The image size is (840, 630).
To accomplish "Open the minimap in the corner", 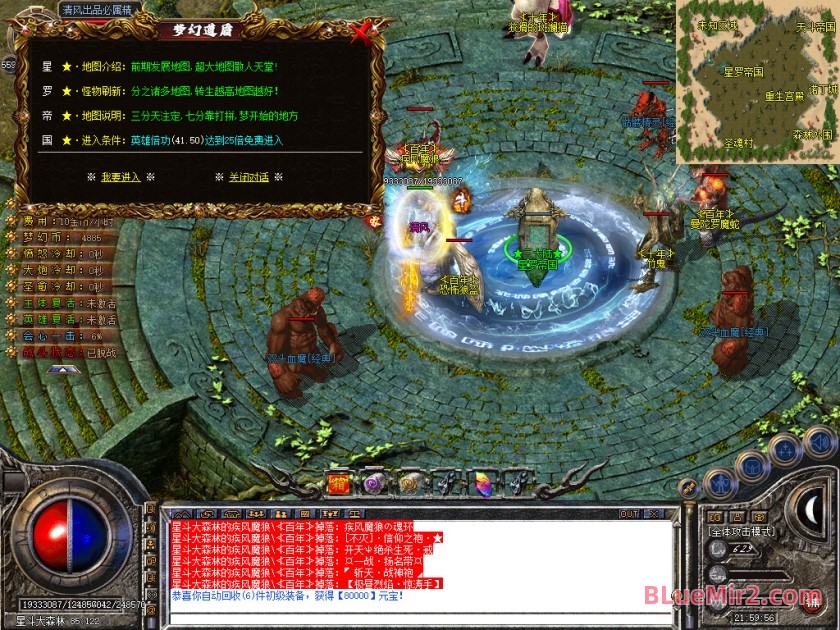I will click(757, 81).
